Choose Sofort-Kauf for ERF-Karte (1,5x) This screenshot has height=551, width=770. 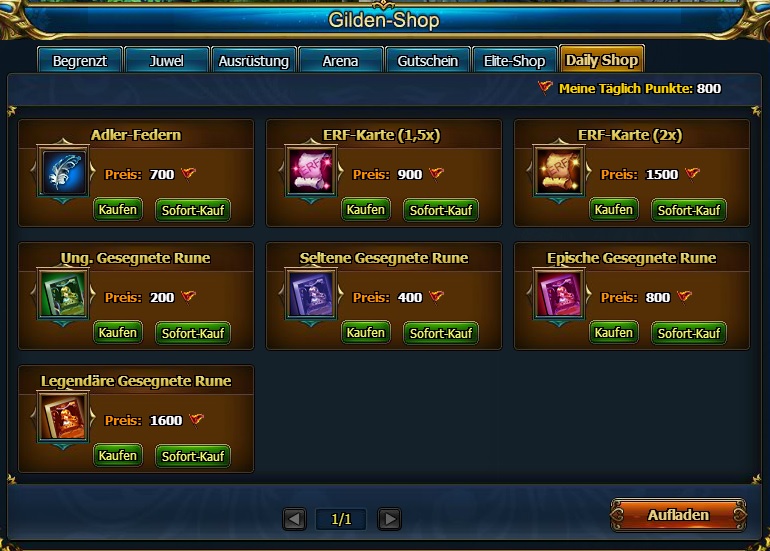pos(441,210)
